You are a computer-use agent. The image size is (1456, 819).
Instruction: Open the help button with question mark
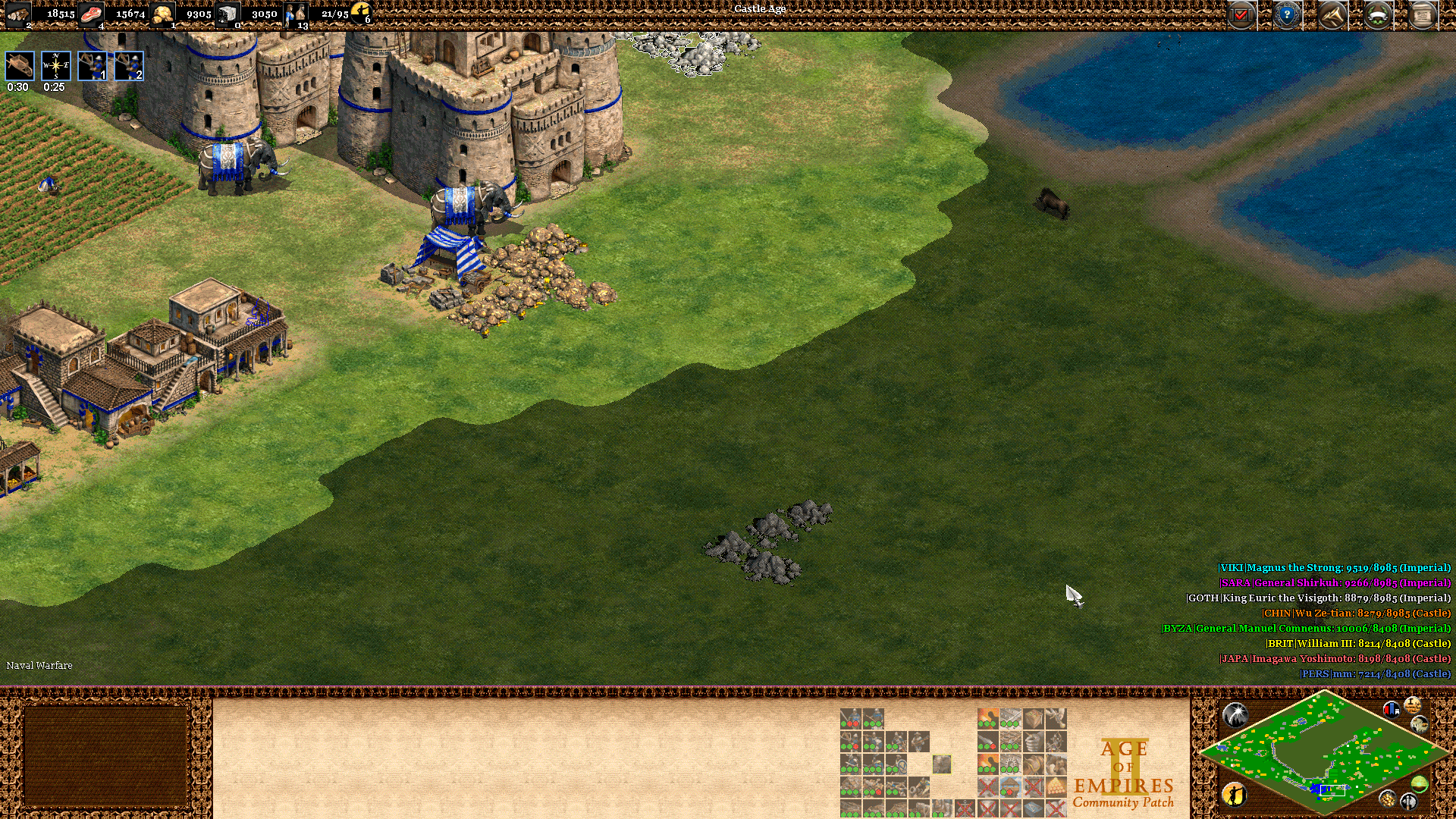click(1287, 14)
